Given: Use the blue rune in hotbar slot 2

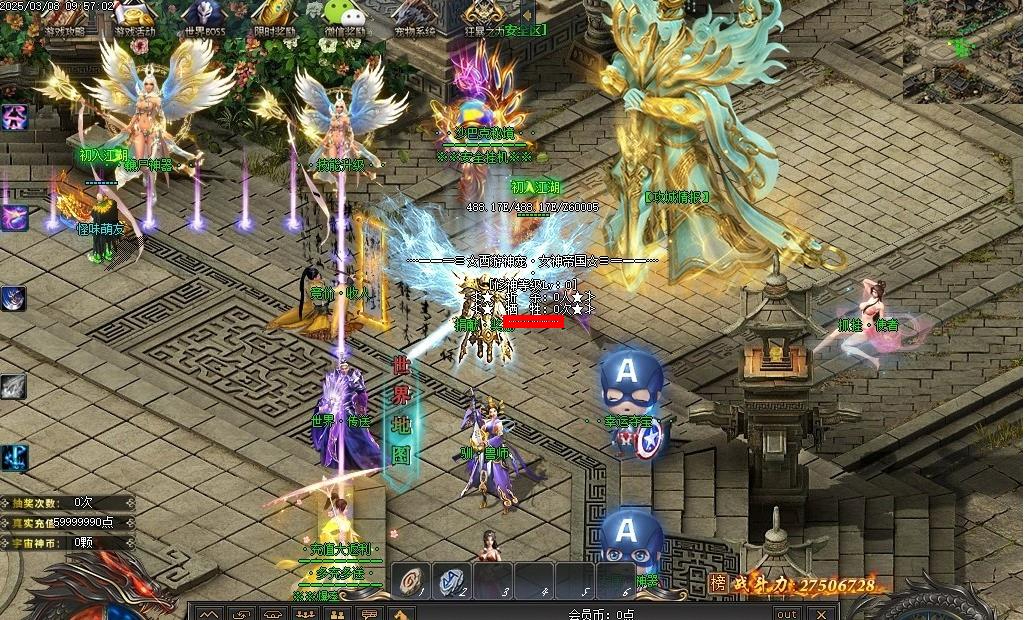Looking at the screenshot, I should [x=451, y=579].
